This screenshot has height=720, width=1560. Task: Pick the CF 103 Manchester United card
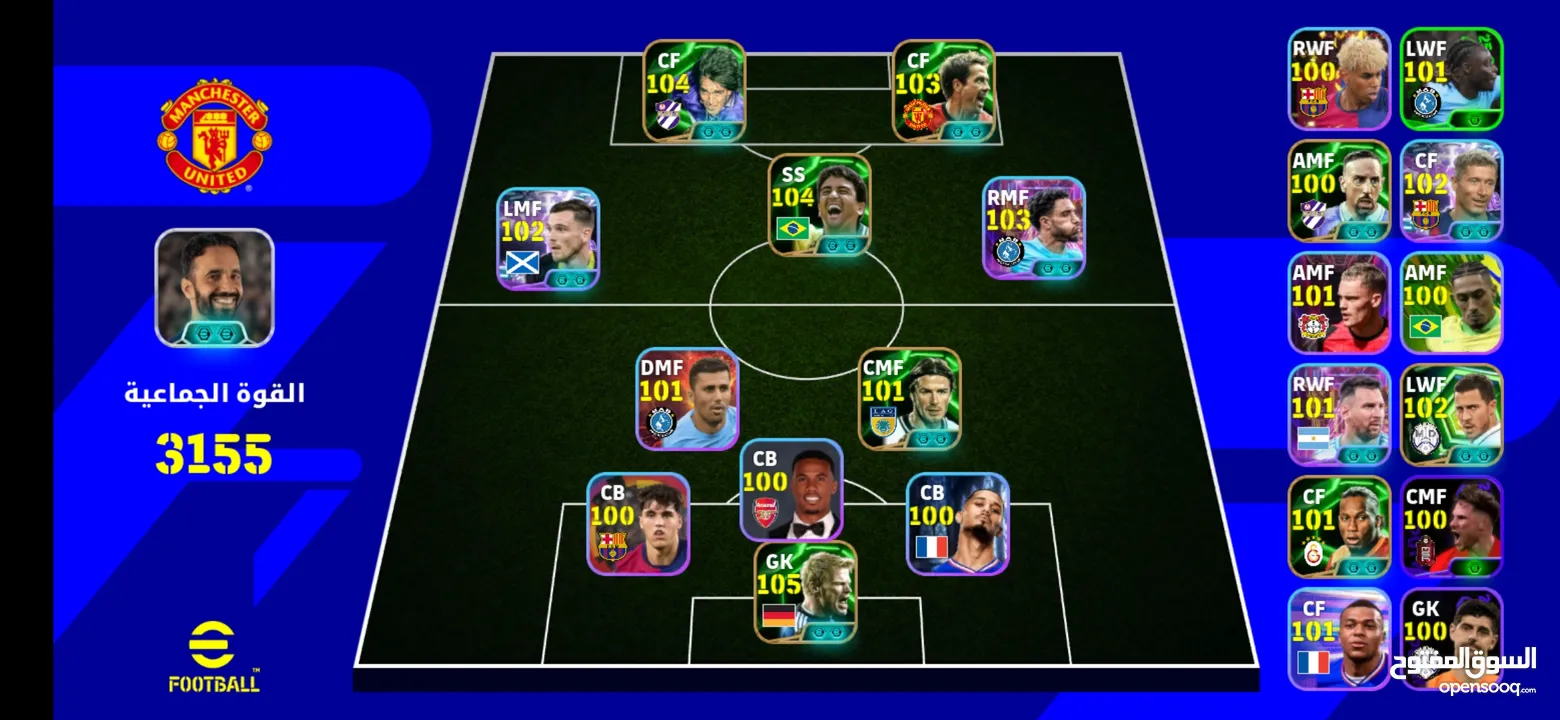[x=943, y=90]
